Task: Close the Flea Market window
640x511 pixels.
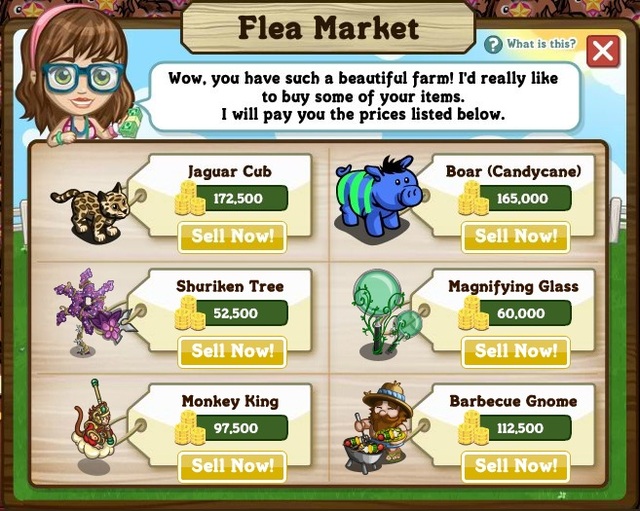Action: tap(602, 50)
